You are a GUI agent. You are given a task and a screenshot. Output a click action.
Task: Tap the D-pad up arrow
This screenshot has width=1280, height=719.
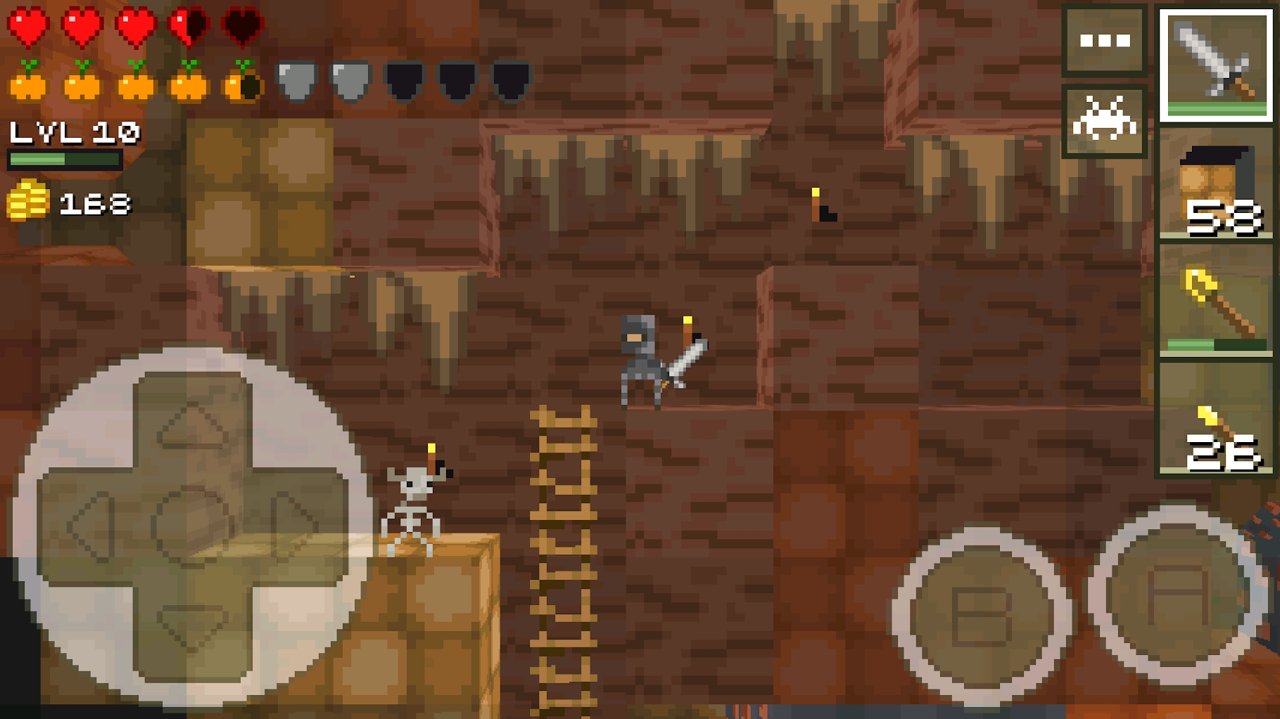point(192,422)
